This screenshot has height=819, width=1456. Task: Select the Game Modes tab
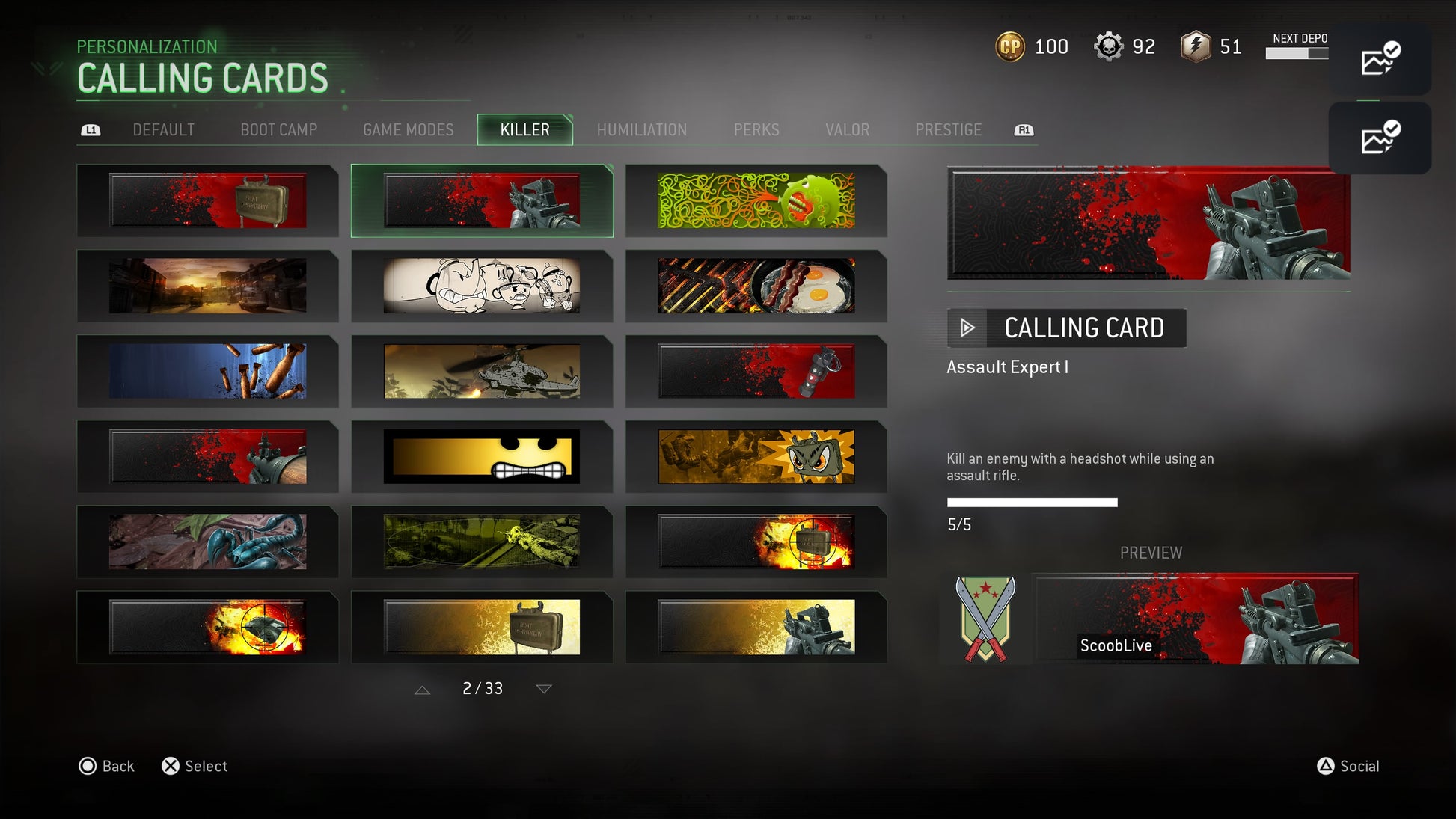point(408,130)
